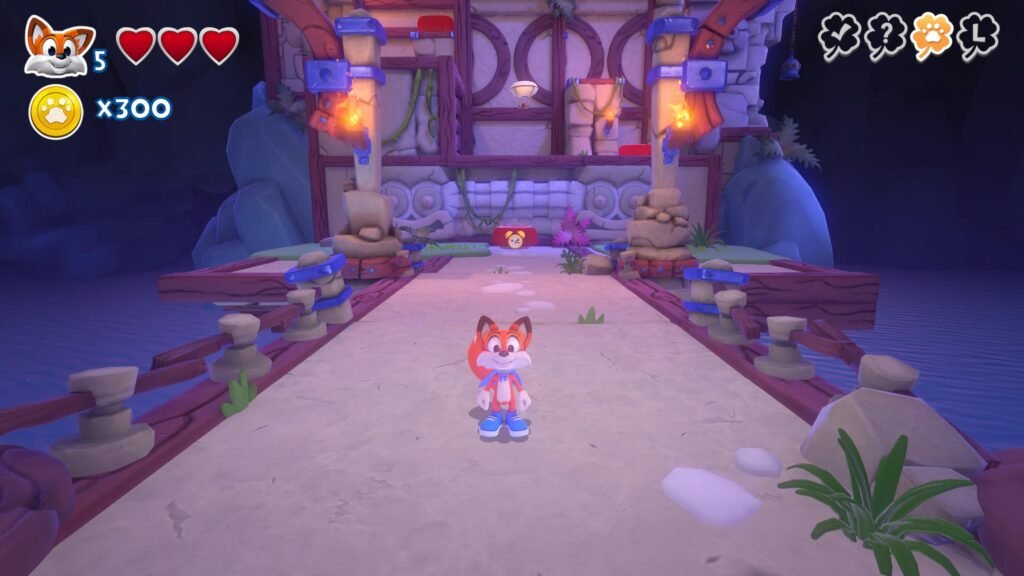Select the letter L clover icon
1024x576 pixels.
pos(977,37)
